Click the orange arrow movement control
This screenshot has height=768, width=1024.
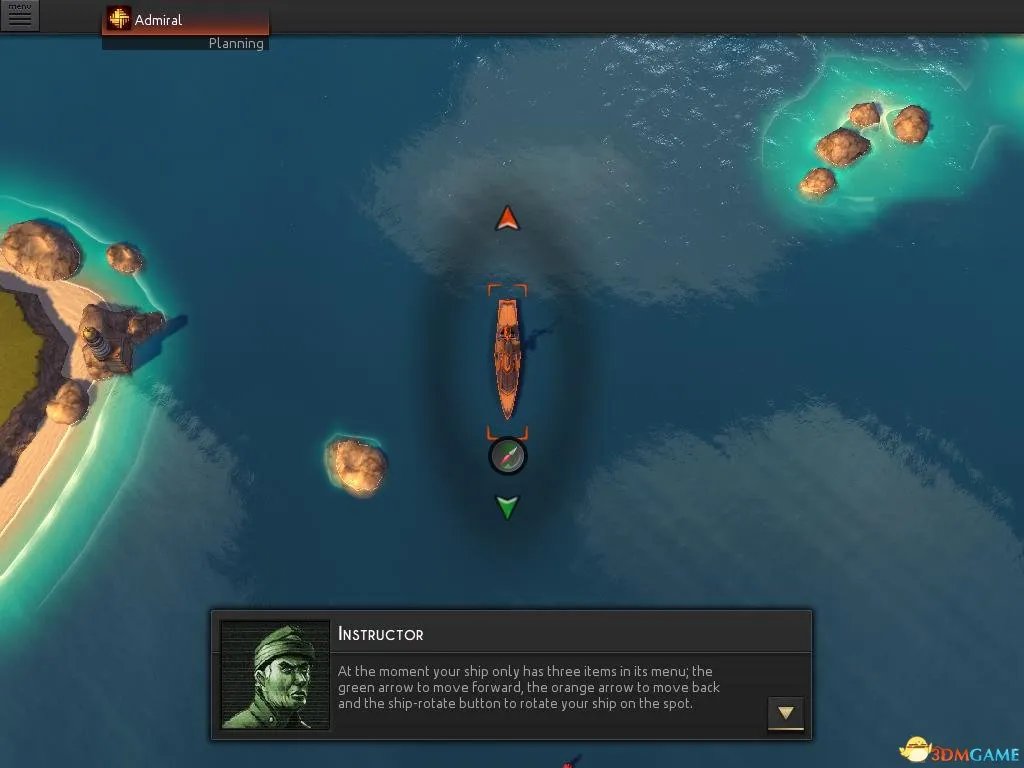click(508, 218)
